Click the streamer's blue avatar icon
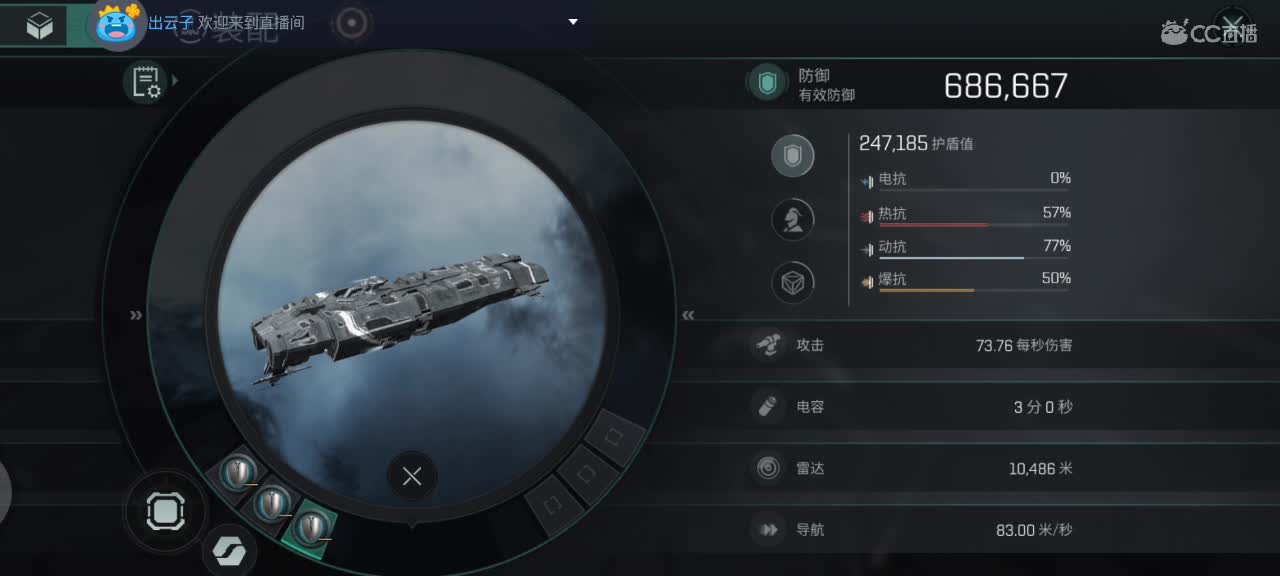This screenshot has width=1280, height=576. tap(117, 24)
